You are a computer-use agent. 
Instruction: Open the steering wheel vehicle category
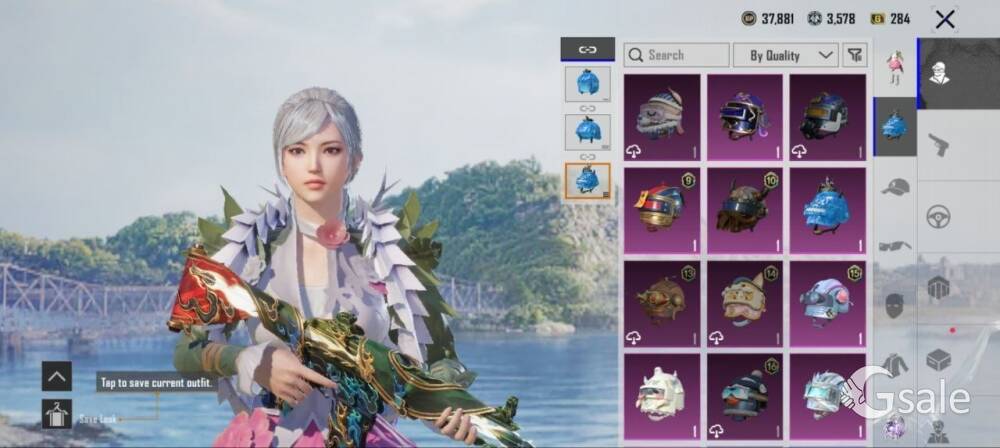click(x=938, y=216)
